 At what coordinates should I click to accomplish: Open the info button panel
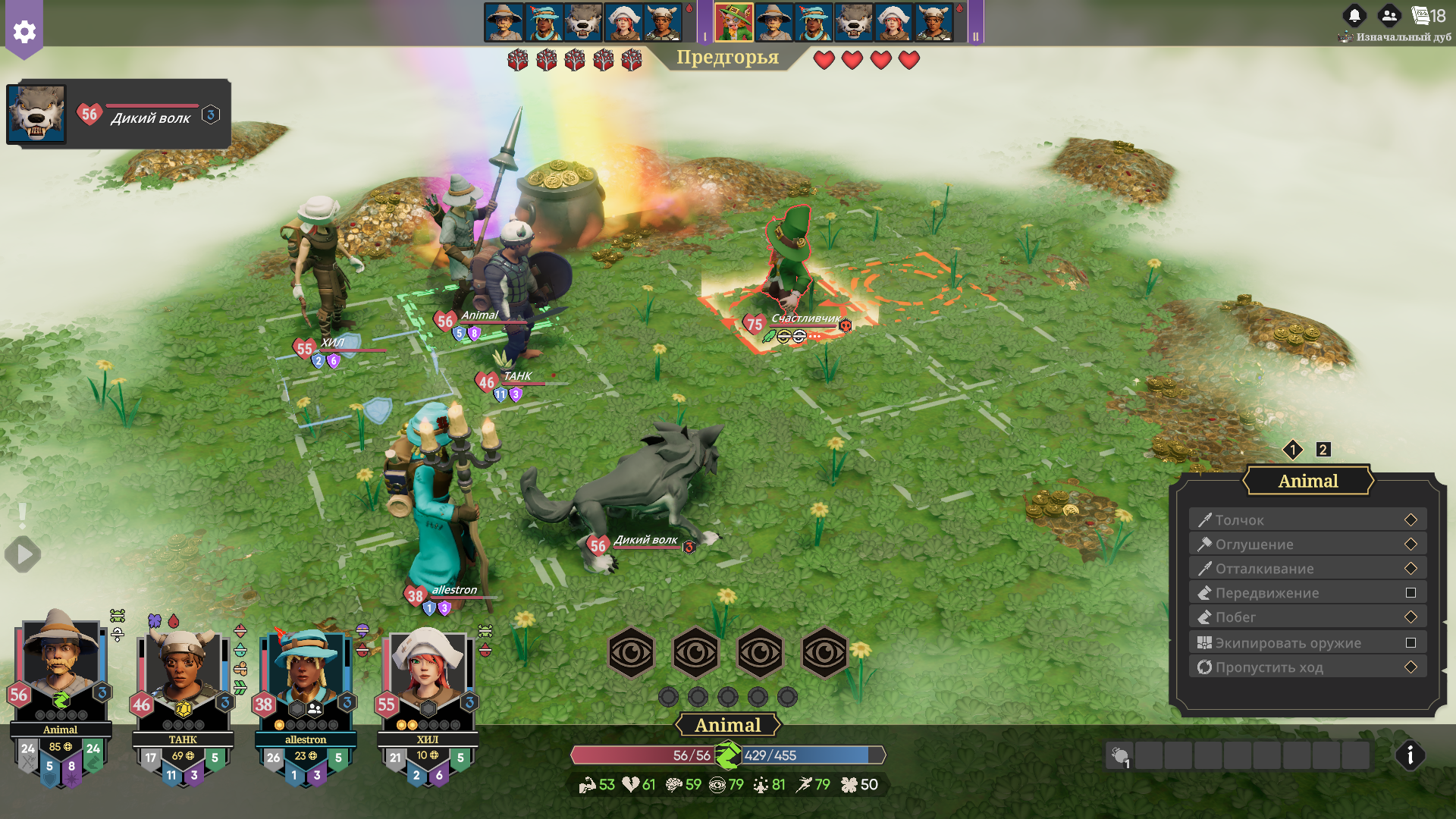[1410, 755]
